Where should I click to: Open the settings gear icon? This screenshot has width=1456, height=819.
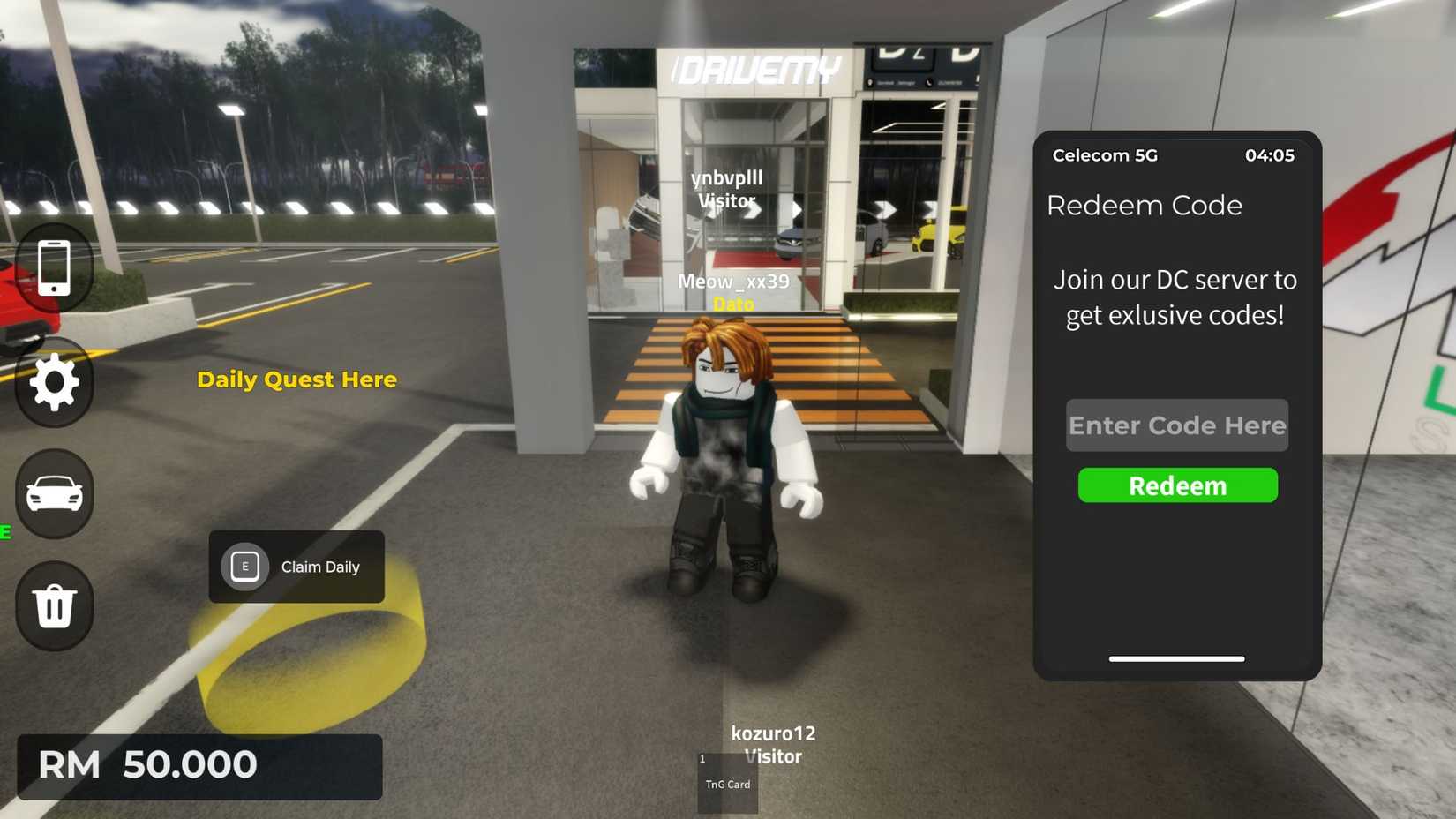point(54,380)
